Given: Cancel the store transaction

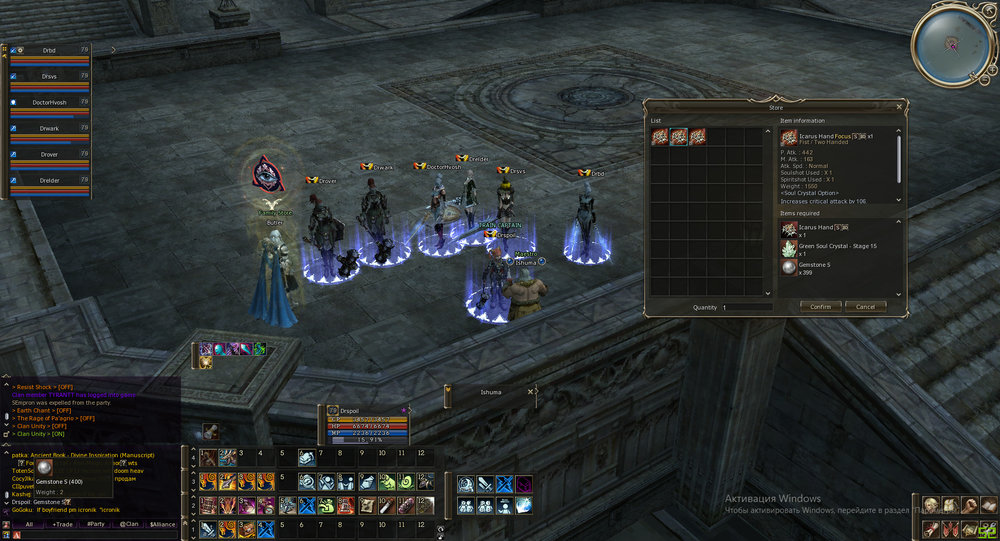Looking at the screenshot, I should tap(865, 307).
